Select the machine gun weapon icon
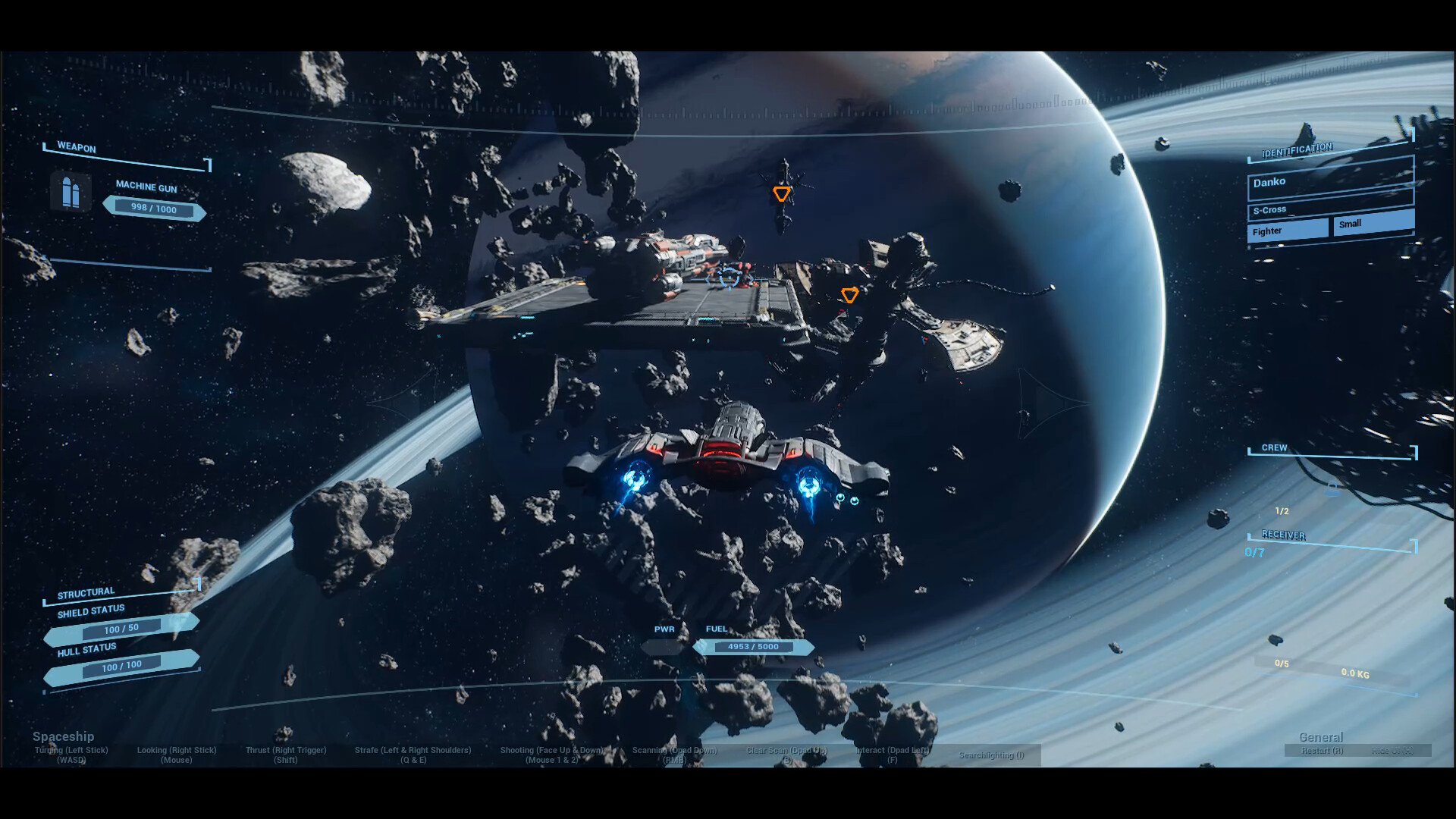Viewport: 1456px width, 819px height. (x=71, y=192)
